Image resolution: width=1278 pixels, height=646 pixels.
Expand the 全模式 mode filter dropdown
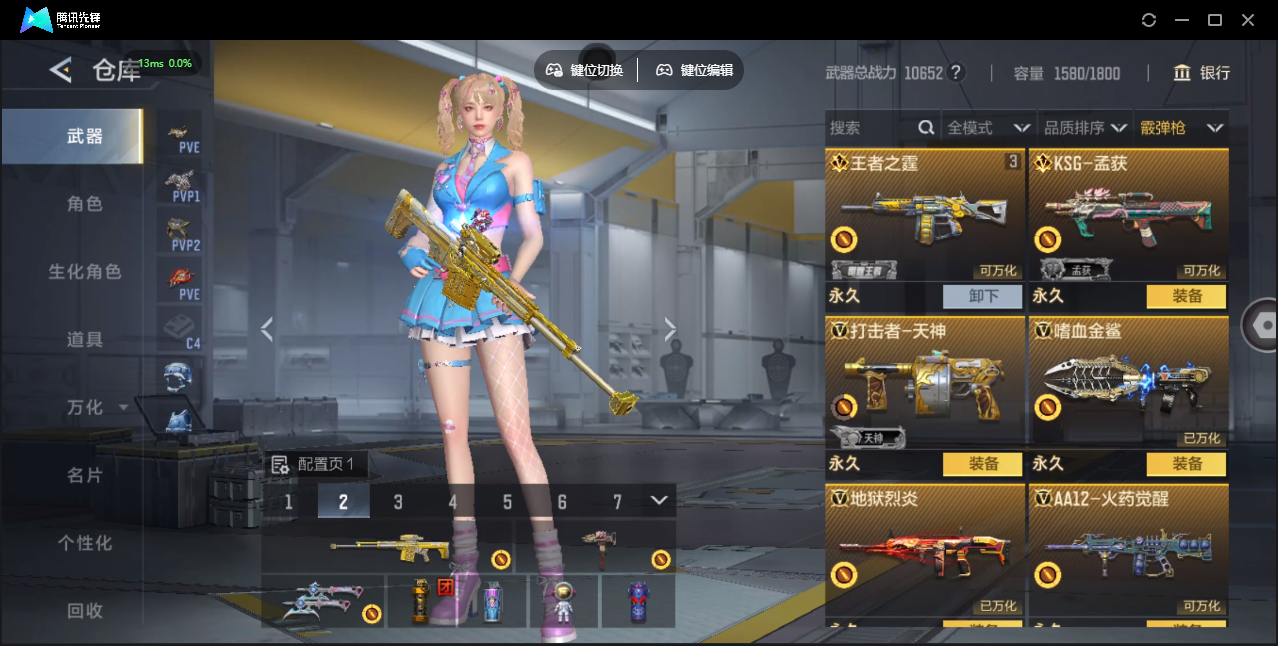[988, 128]
